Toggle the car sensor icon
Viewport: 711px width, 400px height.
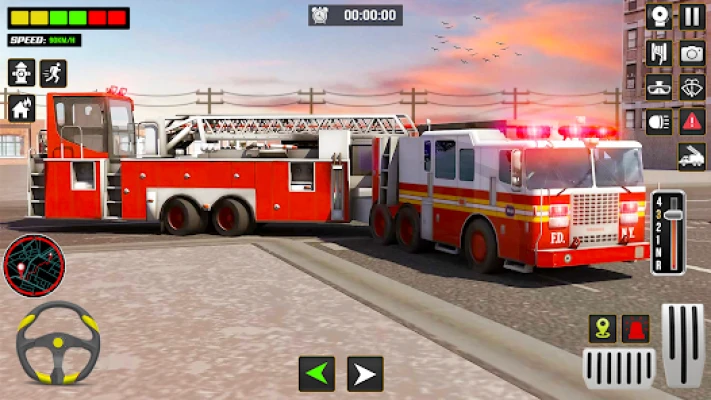[659, 86]
